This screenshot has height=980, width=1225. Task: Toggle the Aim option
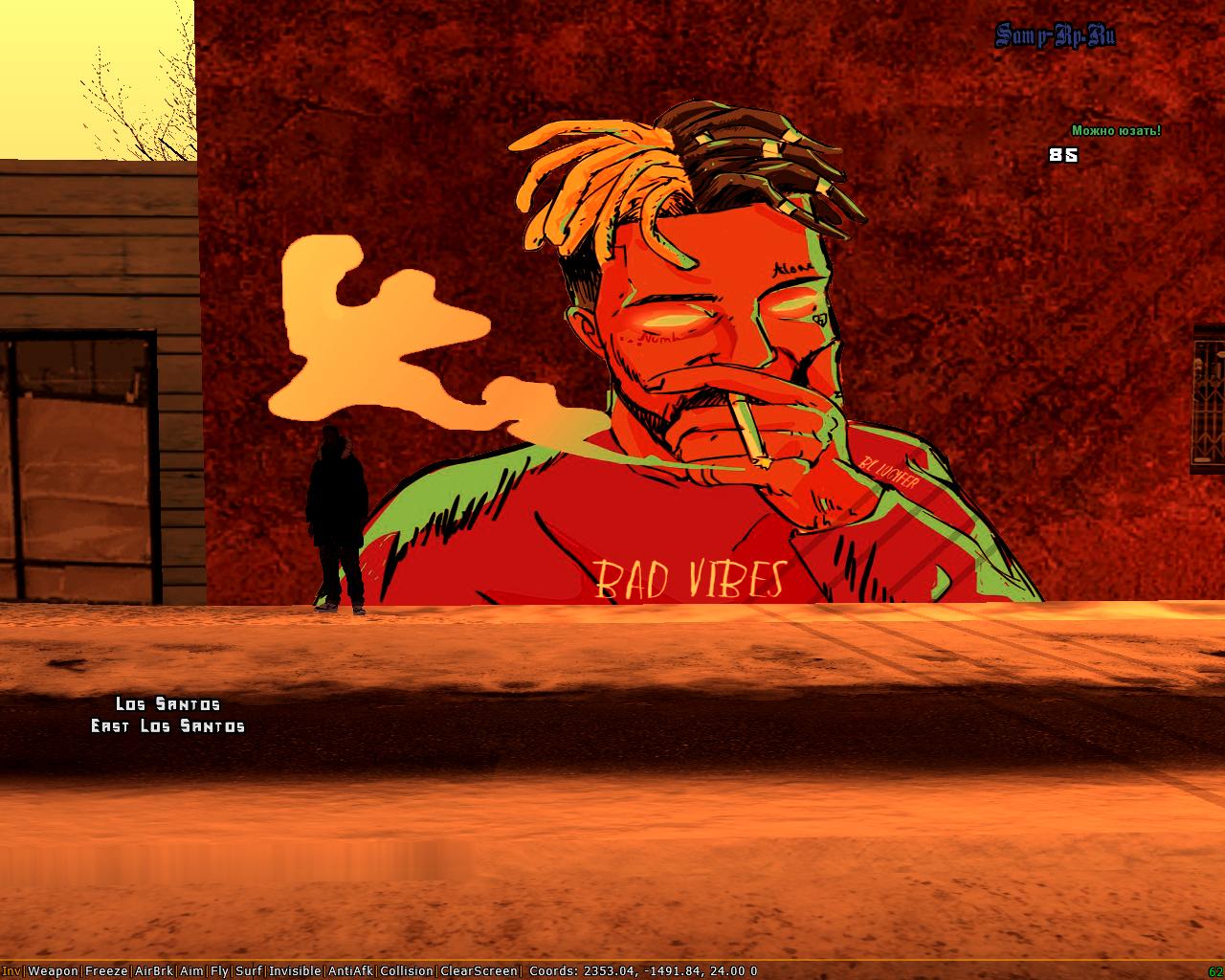pyautogui.click(x=191, y=970)
